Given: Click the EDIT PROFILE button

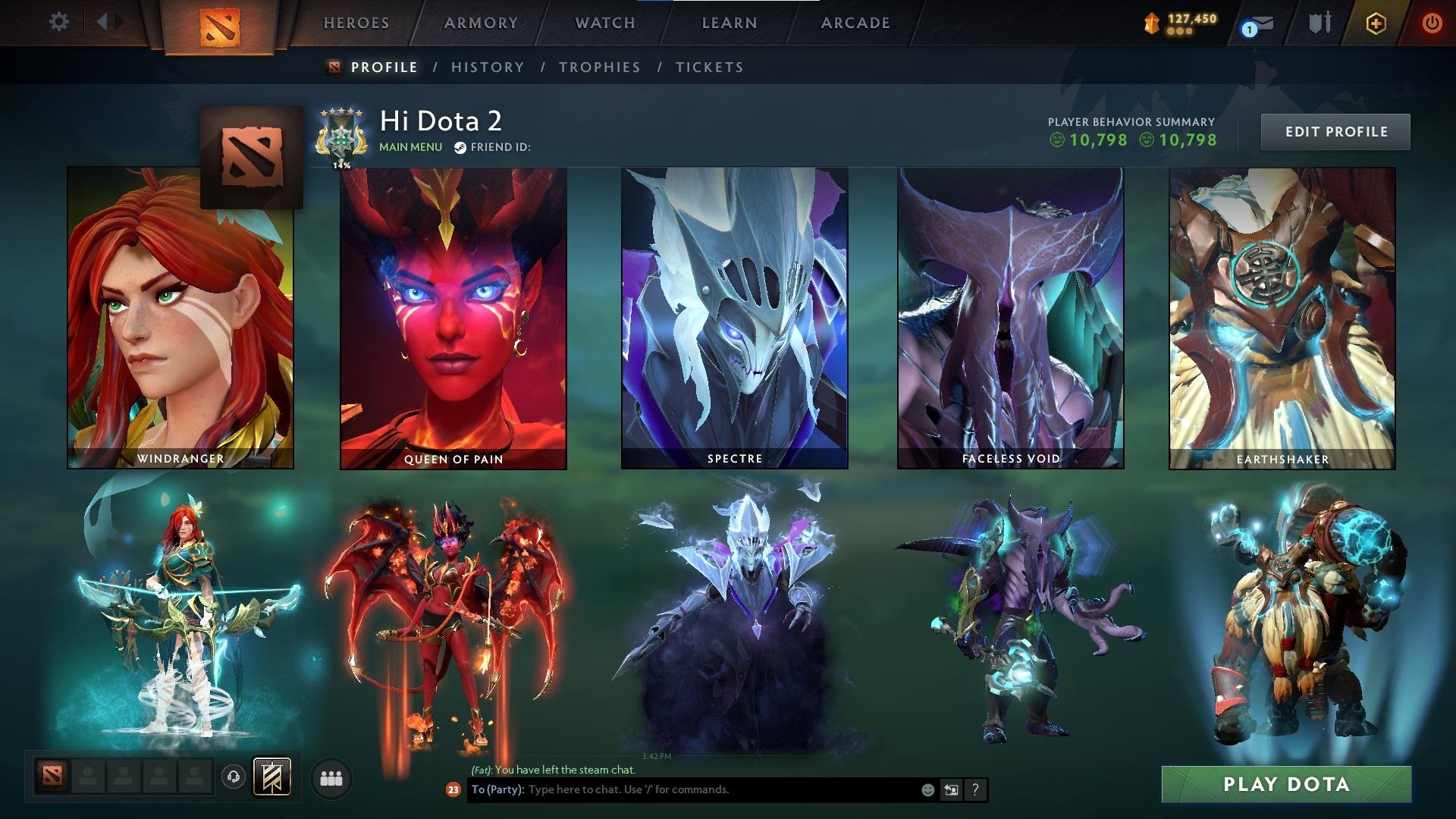Looking at the screenshot, I should point(1335,131).
